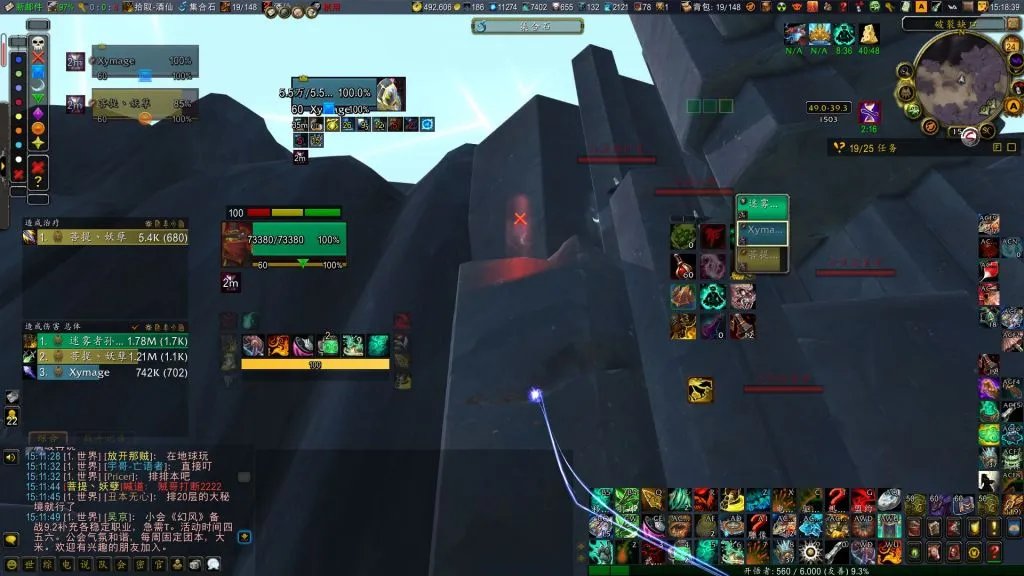Click the hourglass buff icon timed 2:16
Image resolution: width=1024 pixels, height=576 pixels.
pyautogui.click(x=869, y=112)
